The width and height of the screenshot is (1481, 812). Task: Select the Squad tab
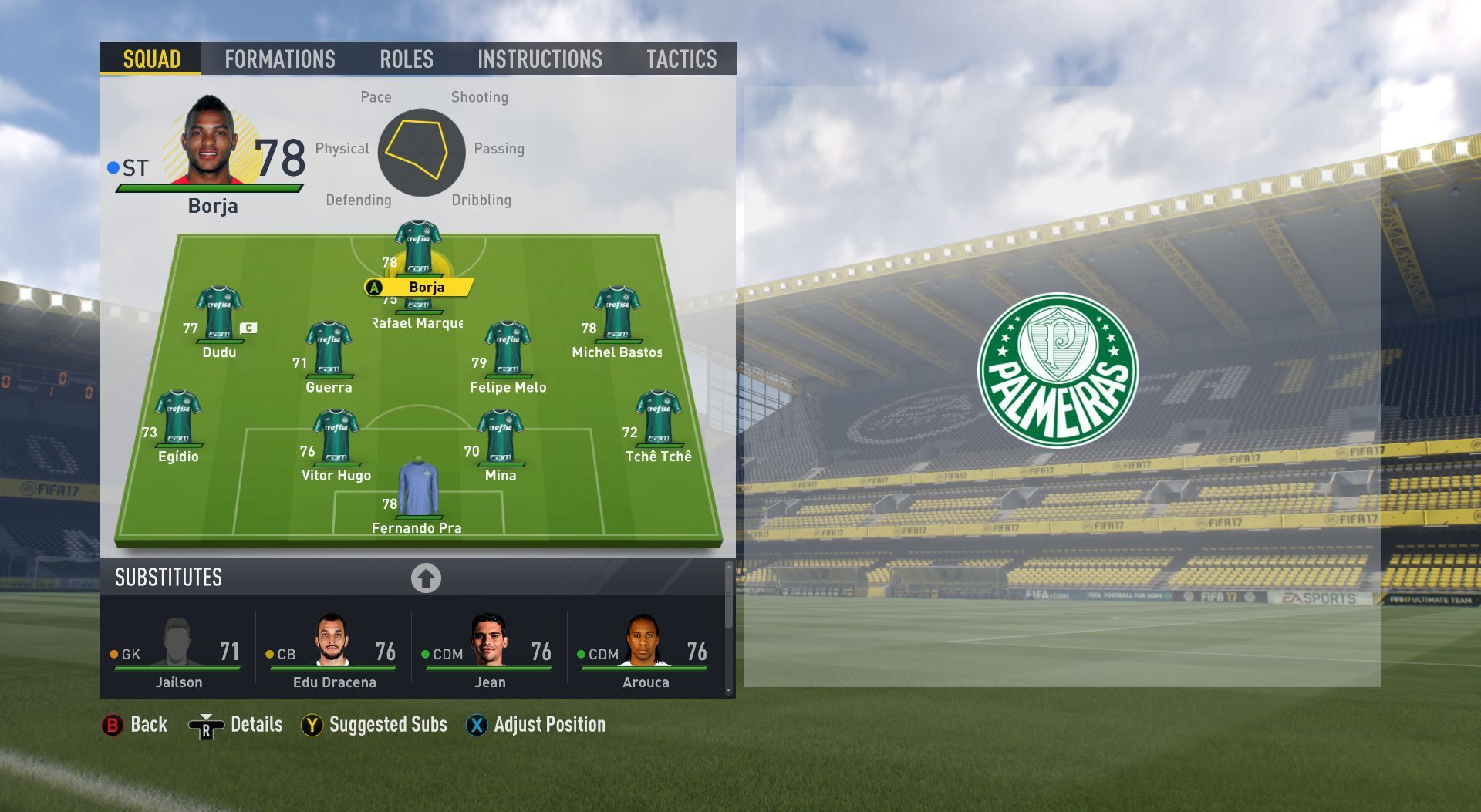click(151, 59)
